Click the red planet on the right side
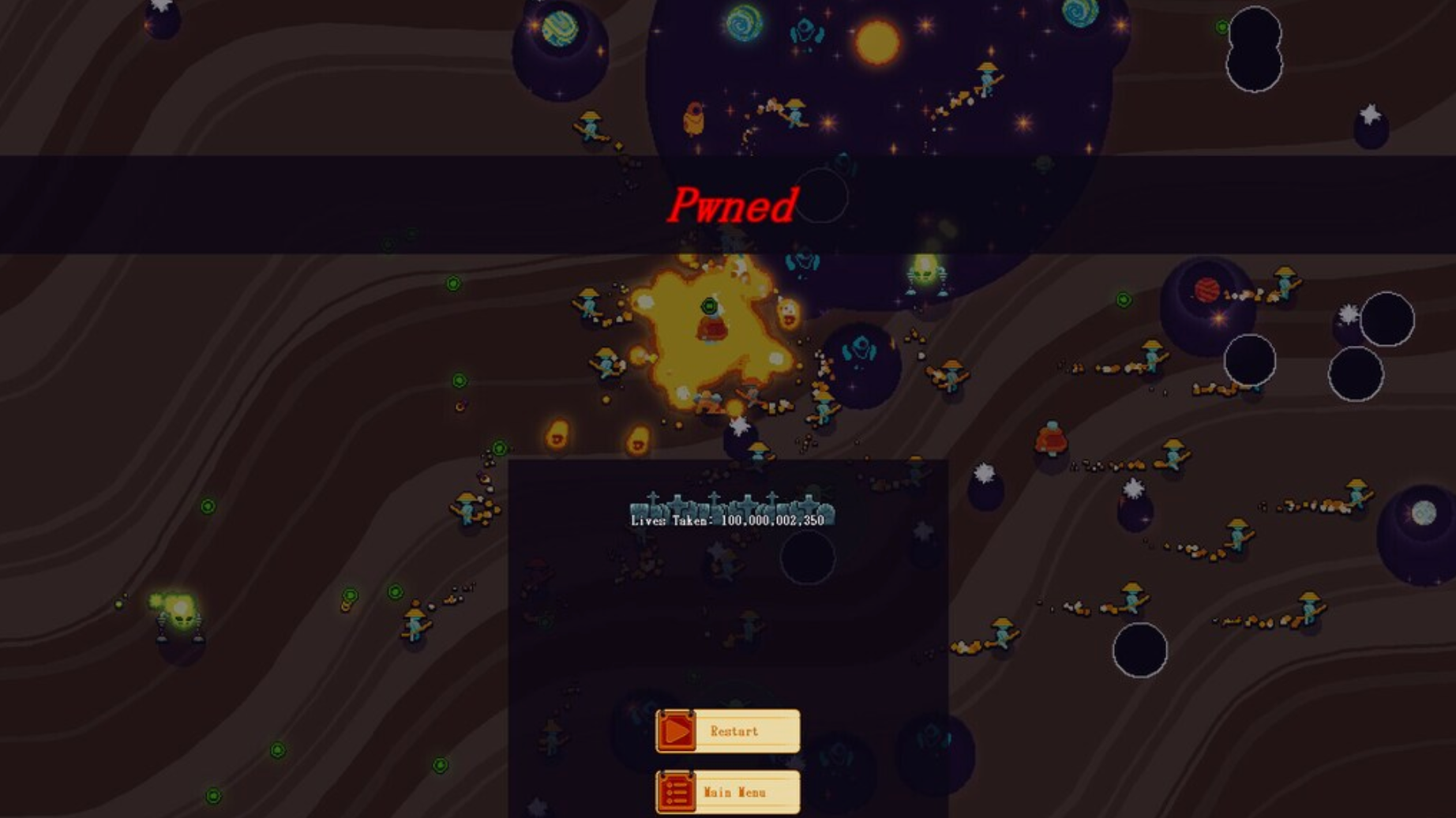 coord(1208,288)
